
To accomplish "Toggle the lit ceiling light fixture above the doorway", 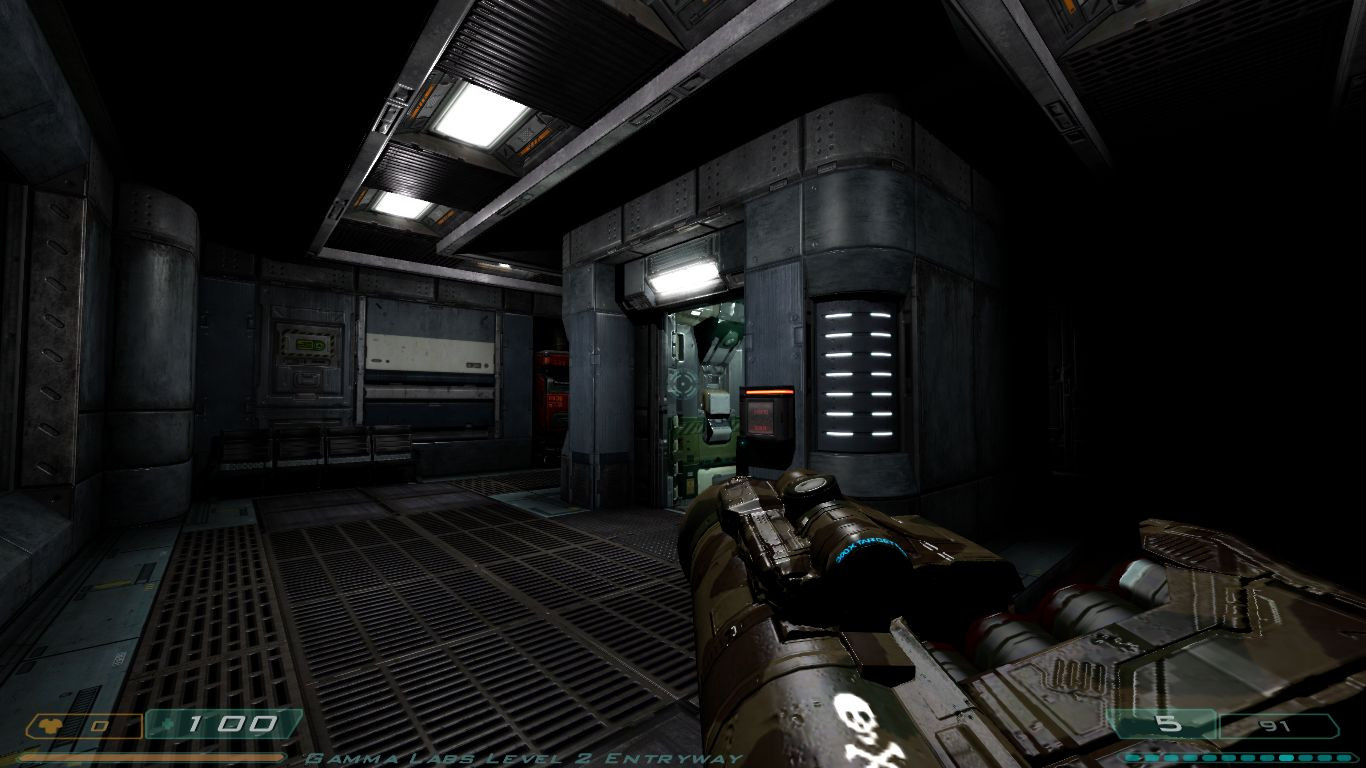I will (684, 277).
